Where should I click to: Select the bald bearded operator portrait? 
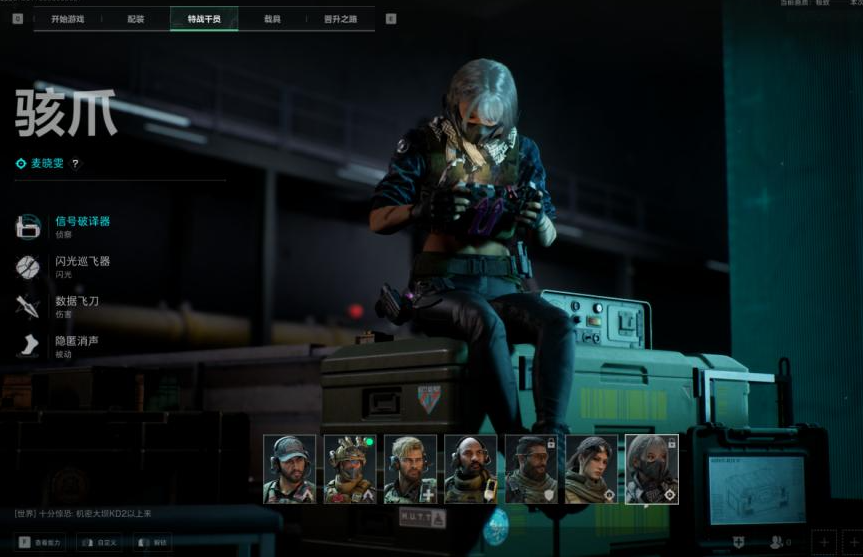470,469
